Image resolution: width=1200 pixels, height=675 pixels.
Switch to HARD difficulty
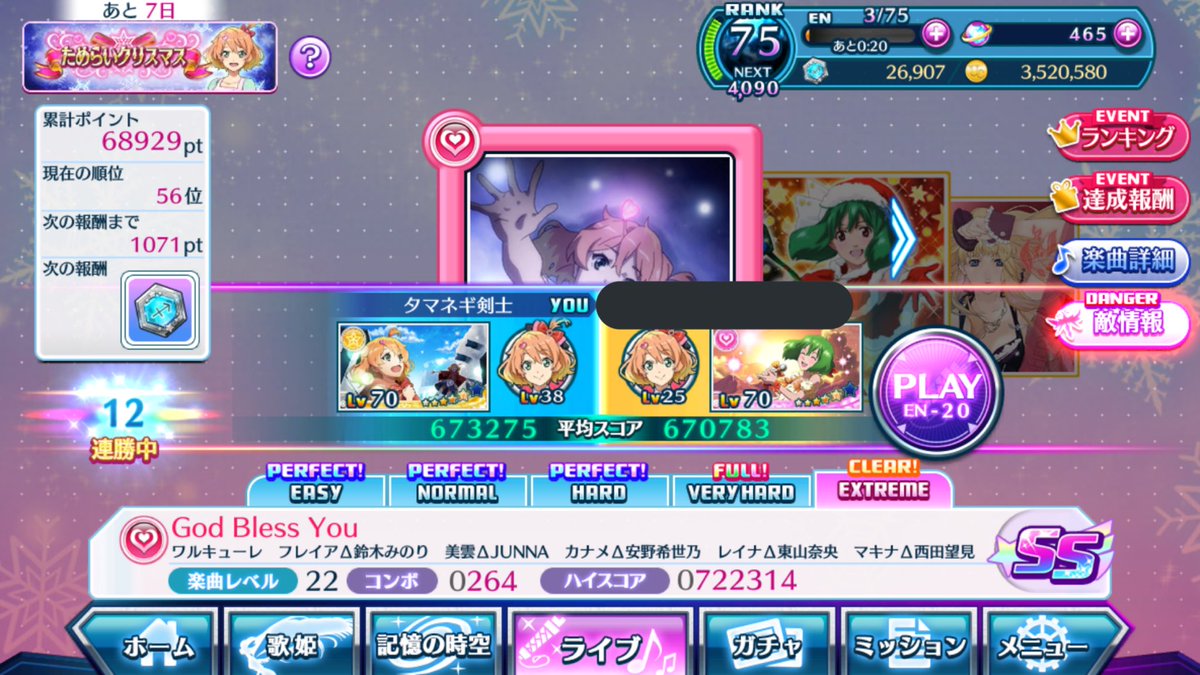[x=598, y=487]
